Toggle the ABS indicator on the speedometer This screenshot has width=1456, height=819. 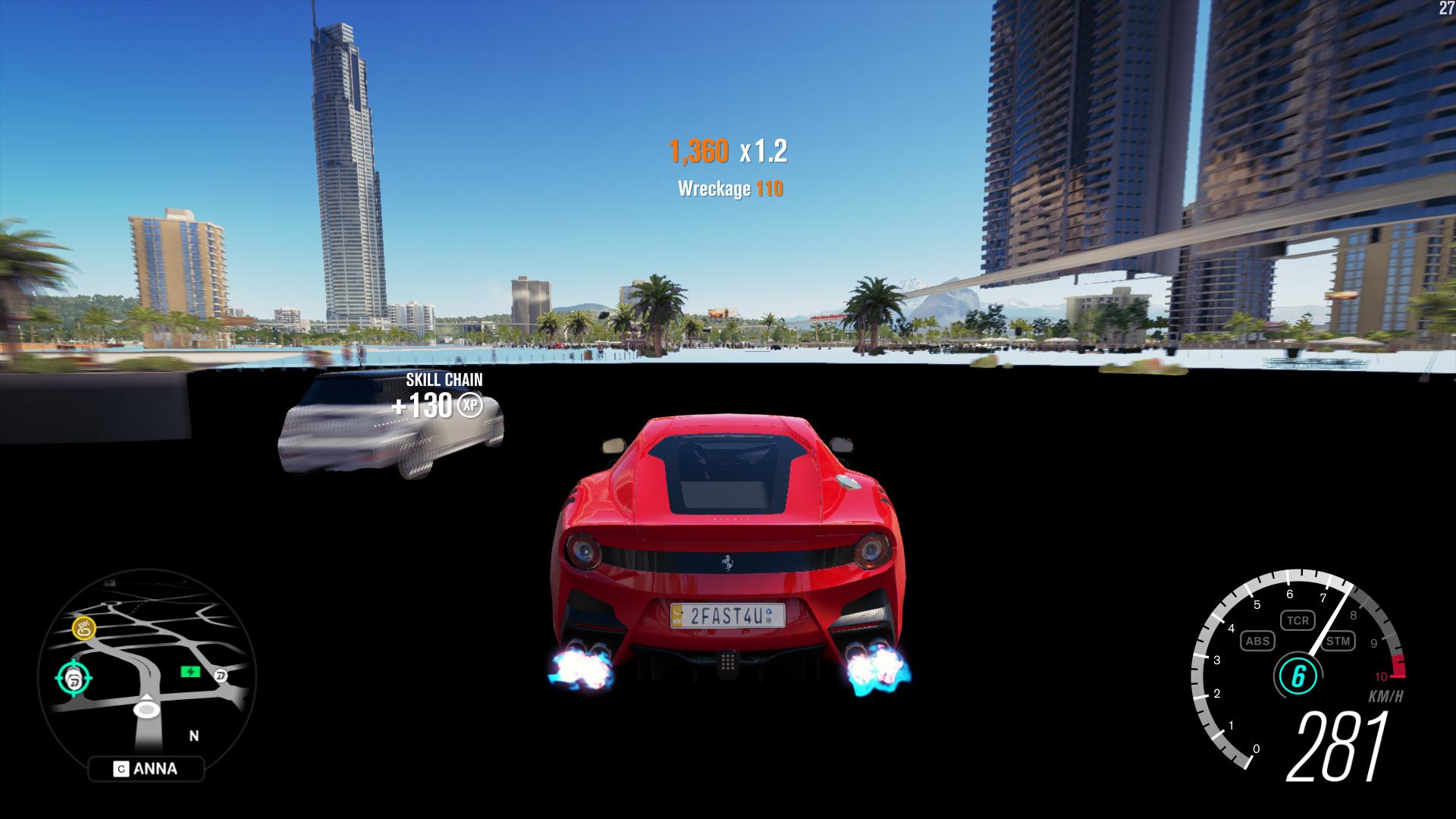click(1259, 642)
